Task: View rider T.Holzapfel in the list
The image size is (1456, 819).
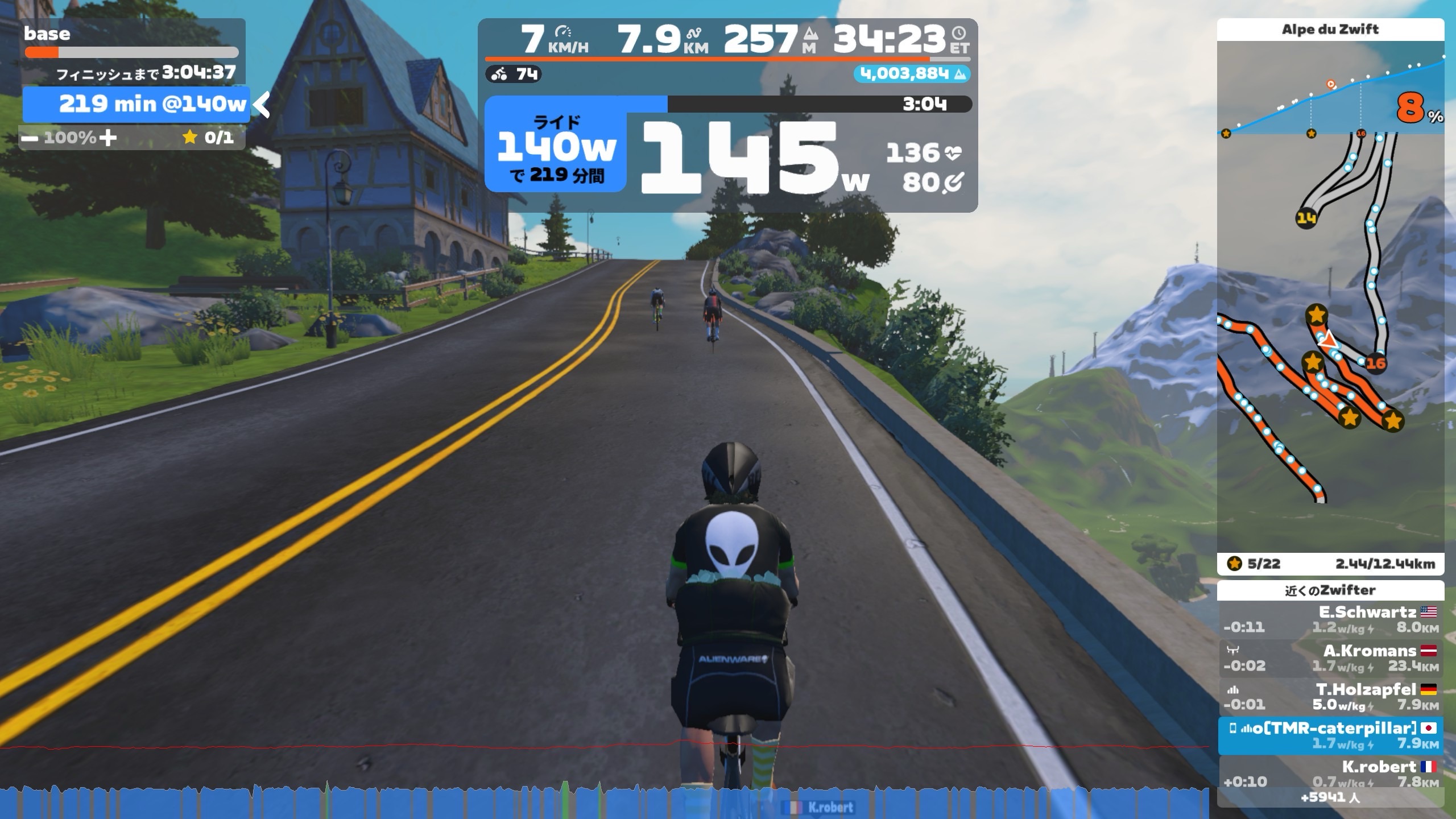Action: click(1330, 697)
